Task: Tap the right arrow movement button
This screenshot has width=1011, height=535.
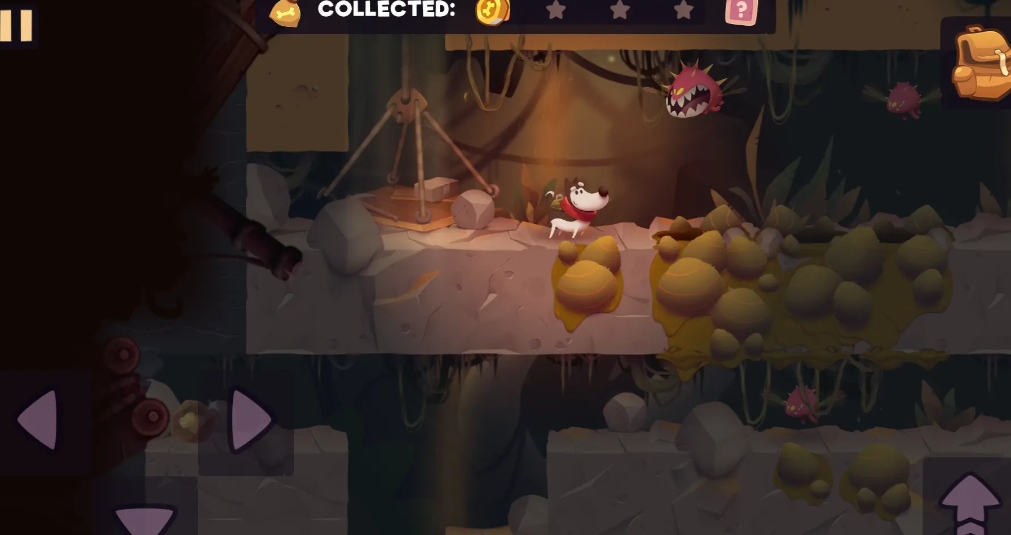Action: [x=249, y=420]
